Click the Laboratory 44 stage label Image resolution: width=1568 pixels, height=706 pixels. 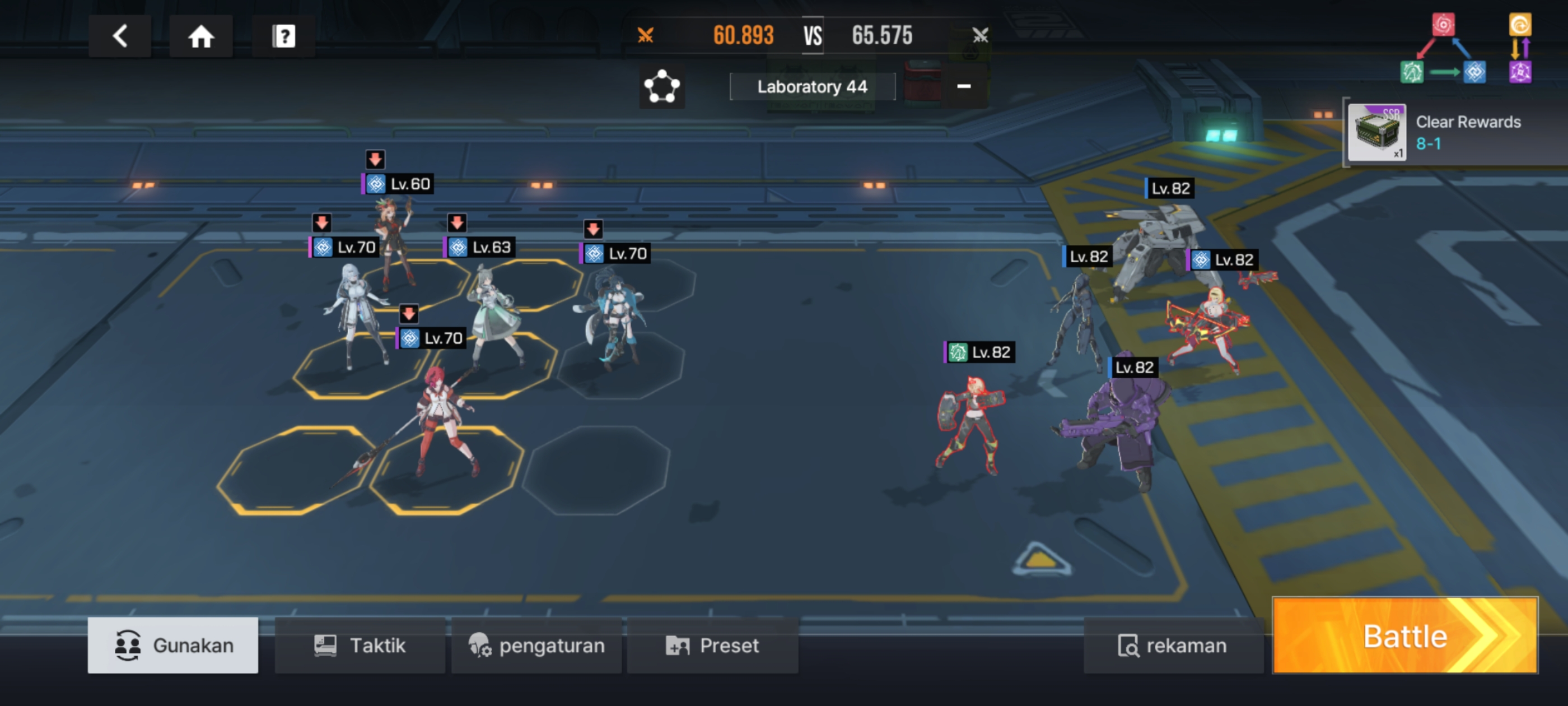click(x=812, y=87)
